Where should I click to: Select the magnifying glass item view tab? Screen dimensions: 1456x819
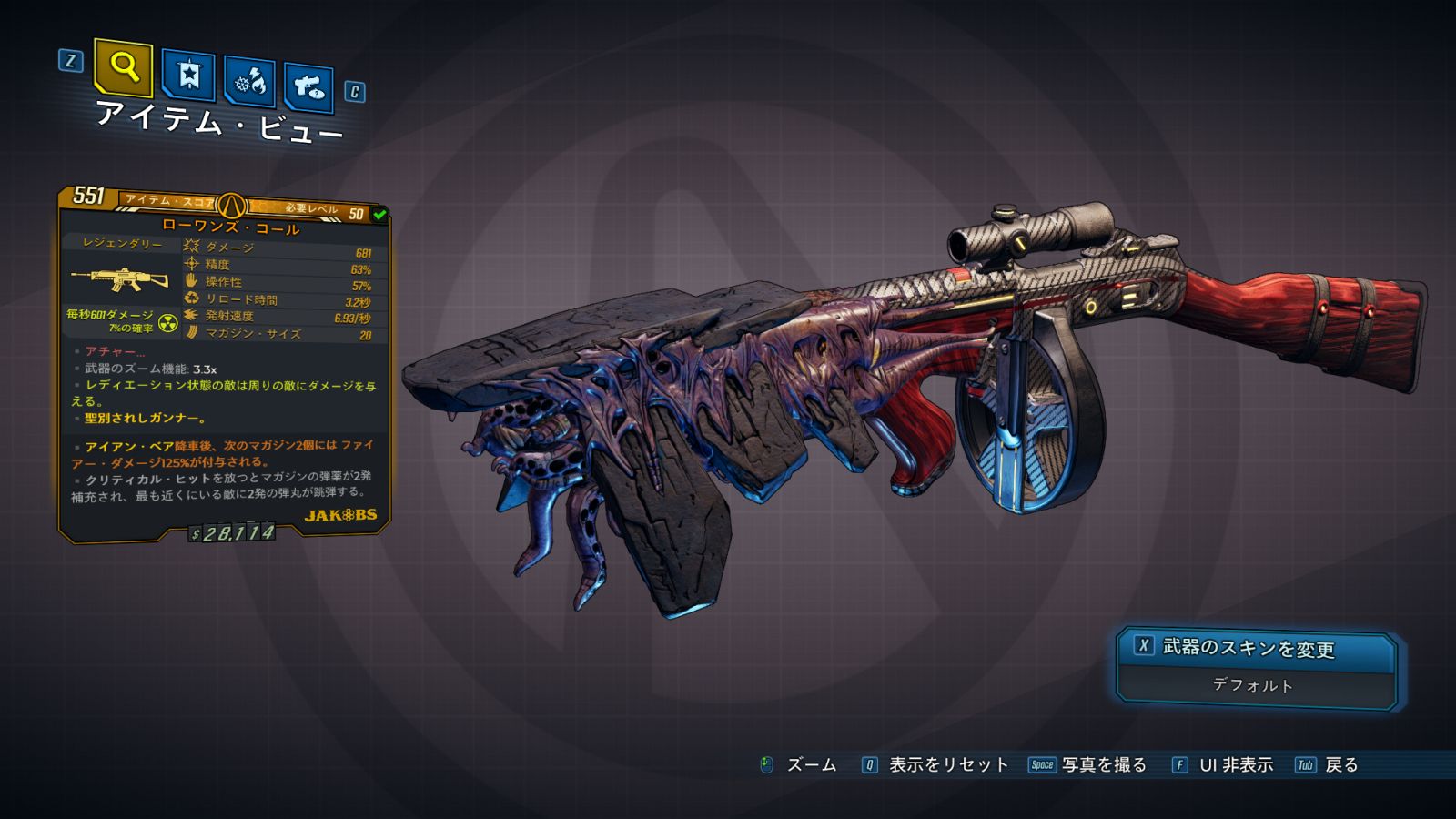pos(123,67)
